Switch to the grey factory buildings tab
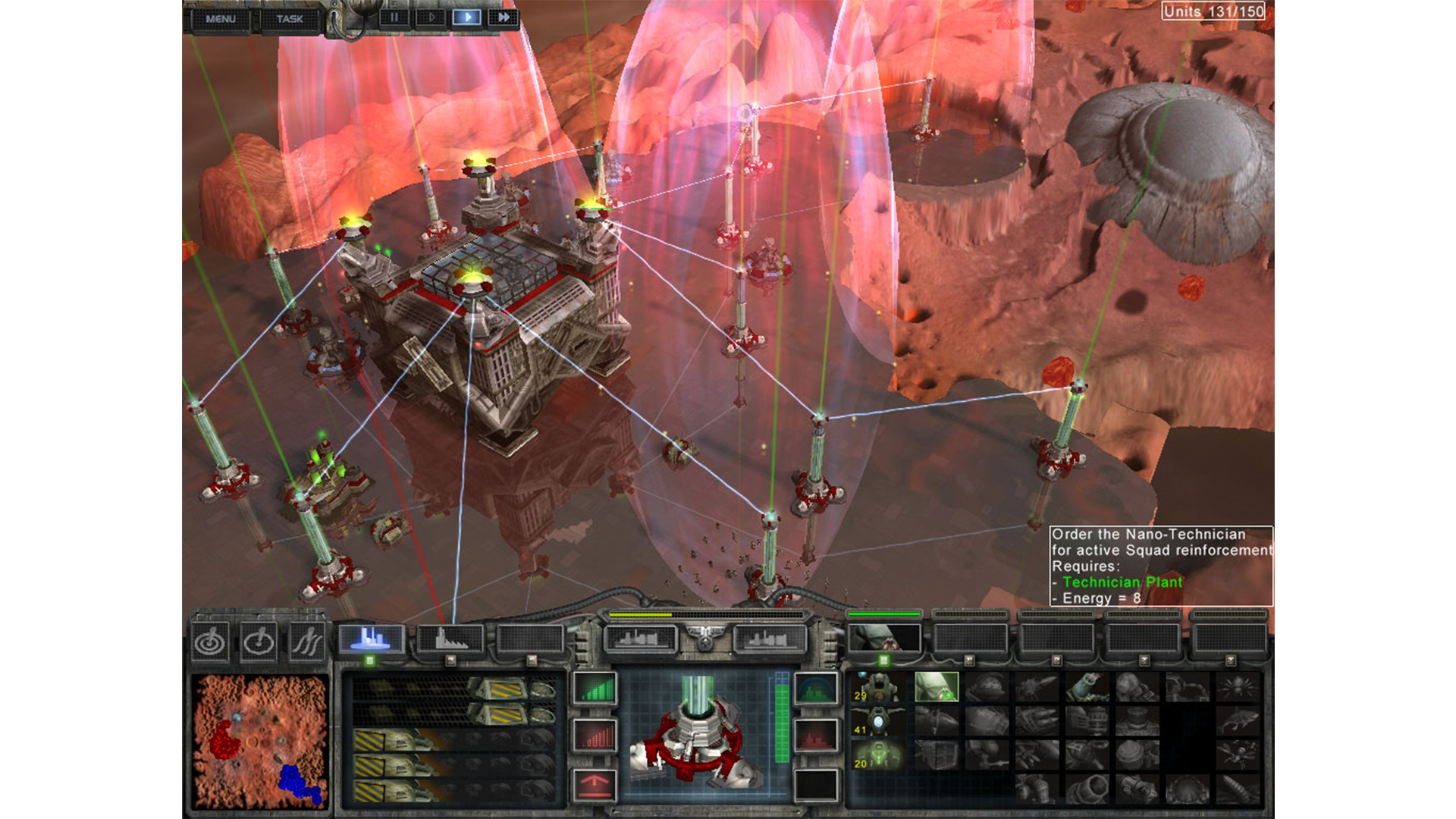Screen dimensions: 1456x819 pos(450,639)
